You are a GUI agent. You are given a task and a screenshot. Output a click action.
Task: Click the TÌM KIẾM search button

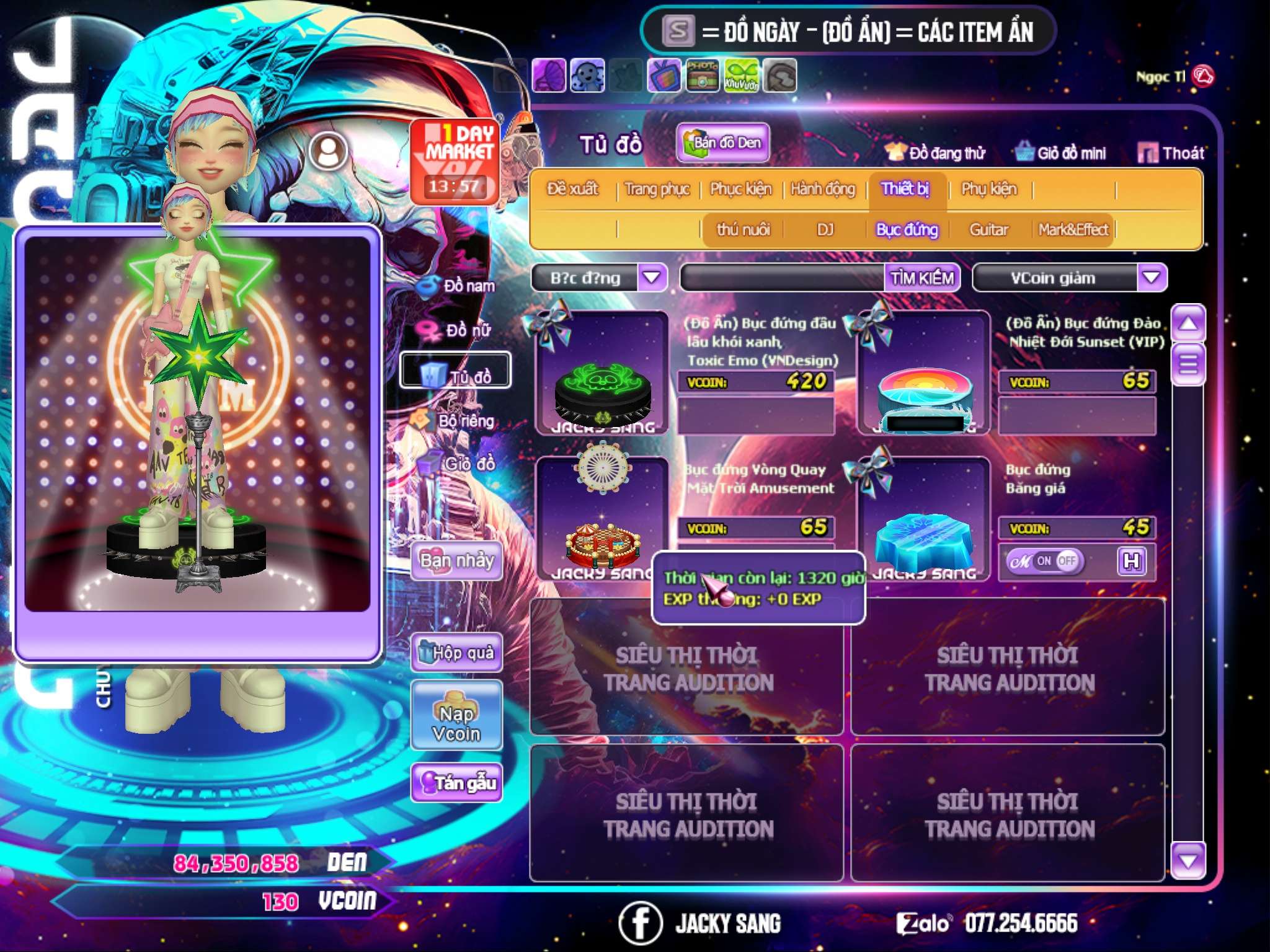[922, 278]
